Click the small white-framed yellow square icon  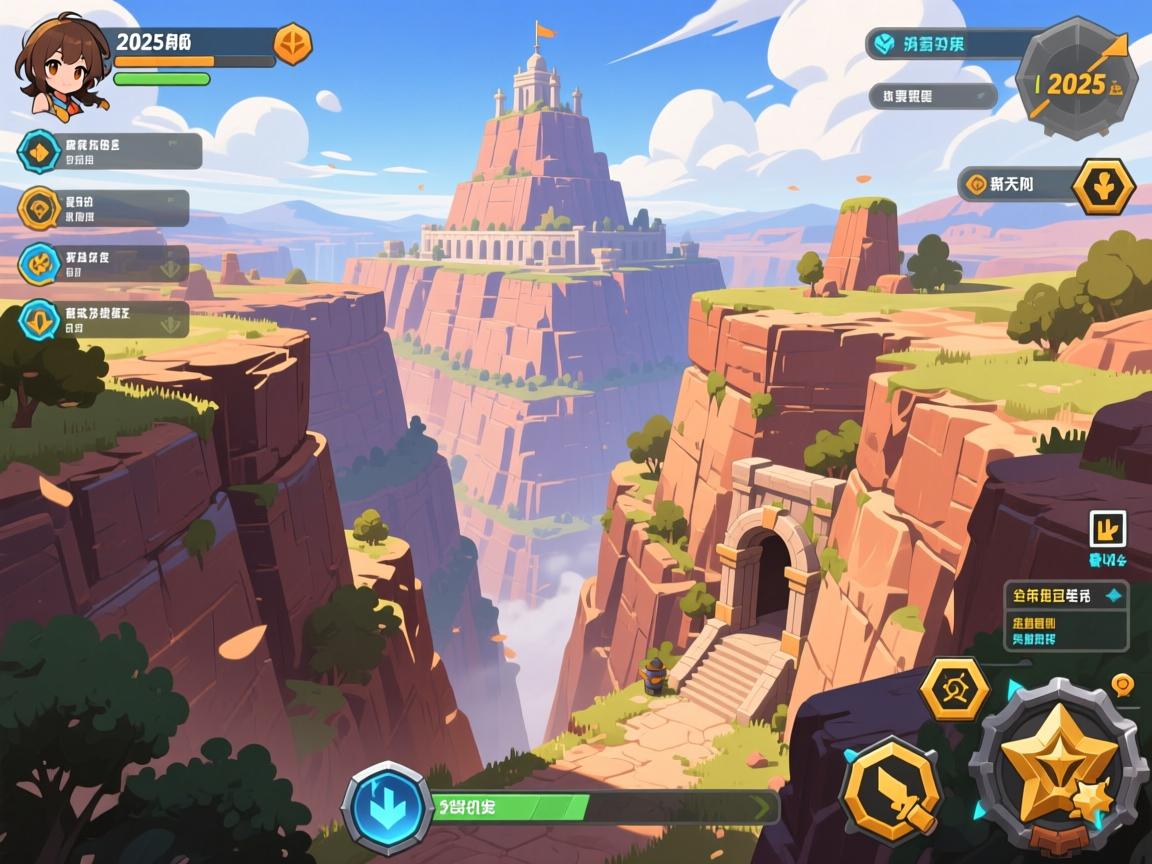tap(1107, 529)
